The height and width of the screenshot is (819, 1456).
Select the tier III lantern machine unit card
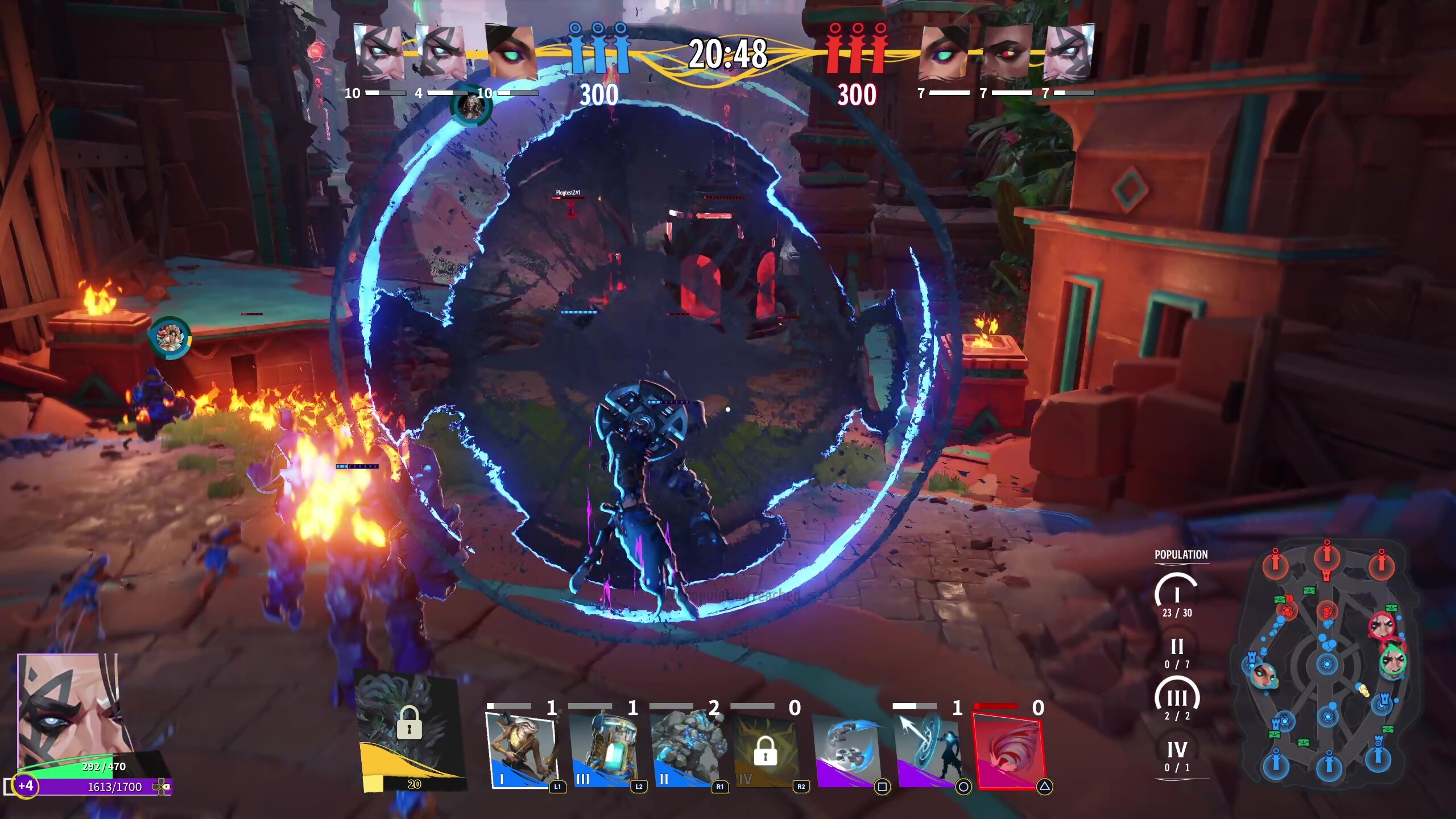[603, 751]
